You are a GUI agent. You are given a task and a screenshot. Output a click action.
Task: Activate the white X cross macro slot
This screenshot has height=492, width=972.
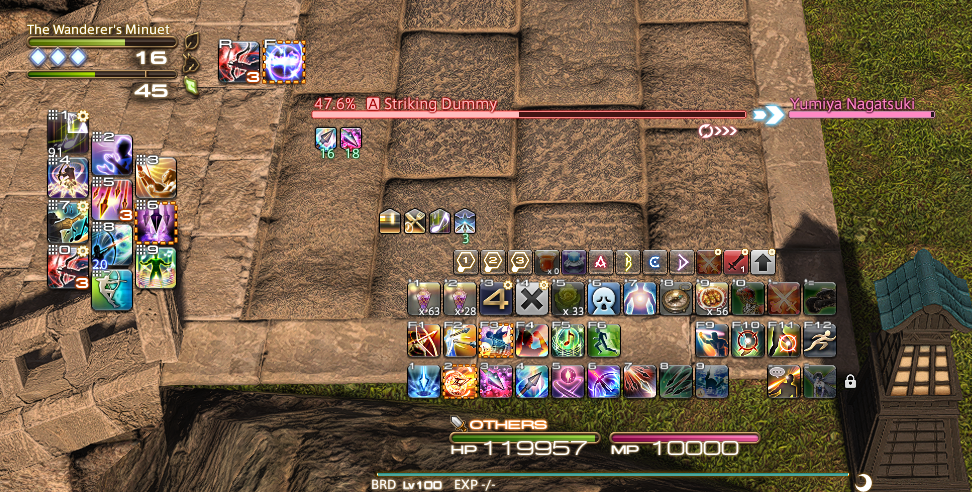pos(534,298)
